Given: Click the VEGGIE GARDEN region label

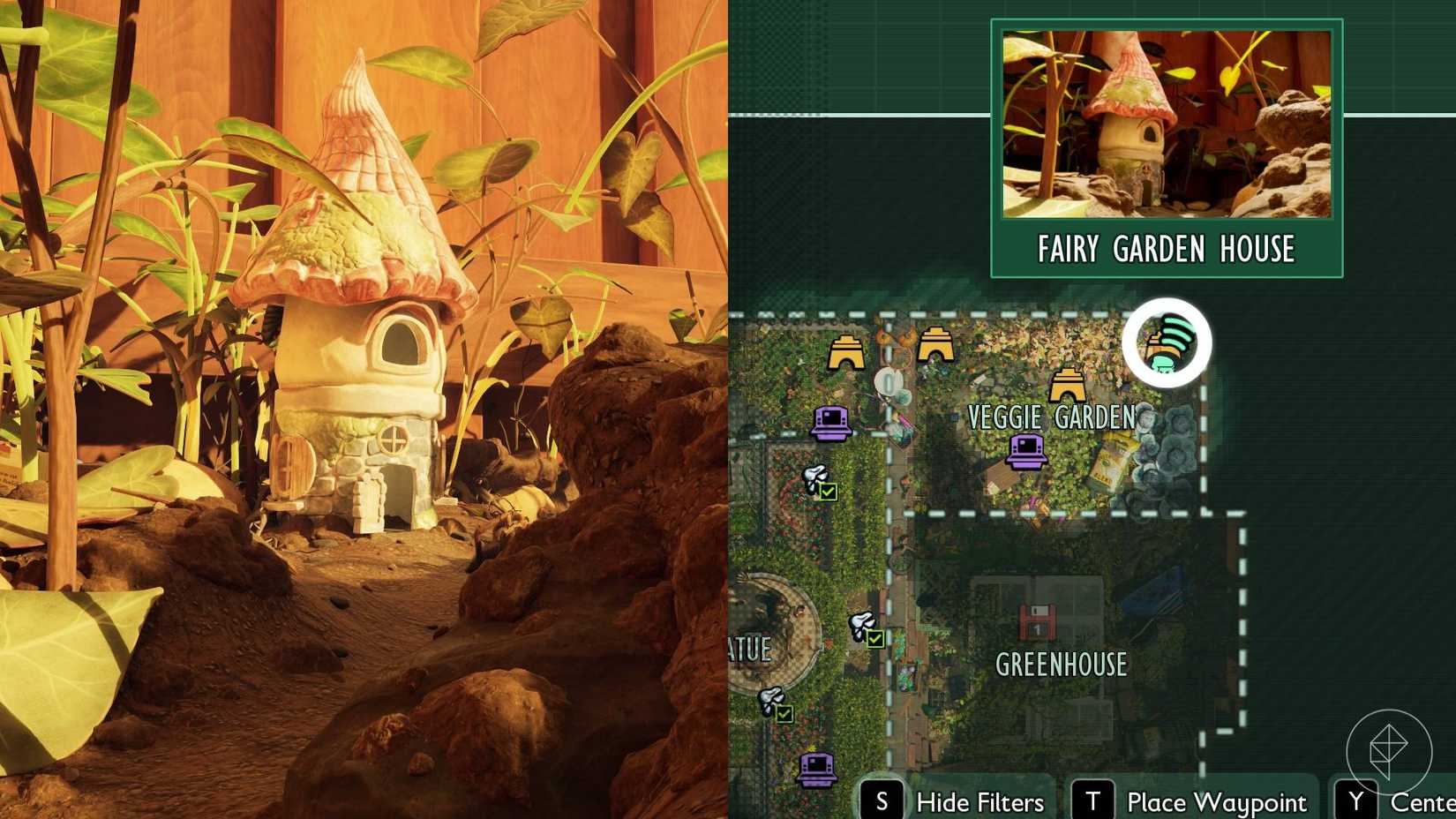Looking at the screenshot, I should 1053,417.
